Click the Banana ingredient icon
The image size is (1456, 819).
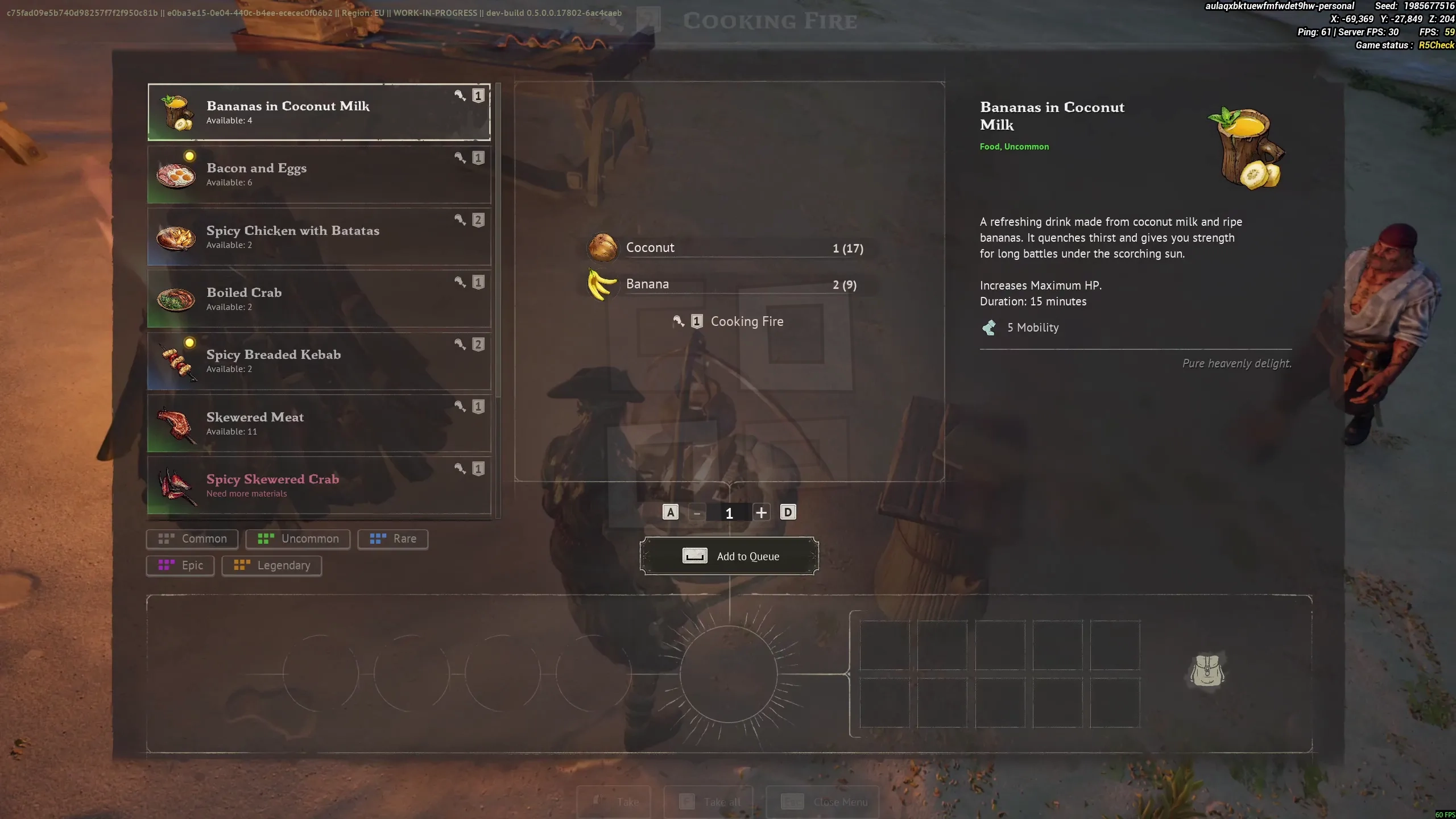[603, 284]
